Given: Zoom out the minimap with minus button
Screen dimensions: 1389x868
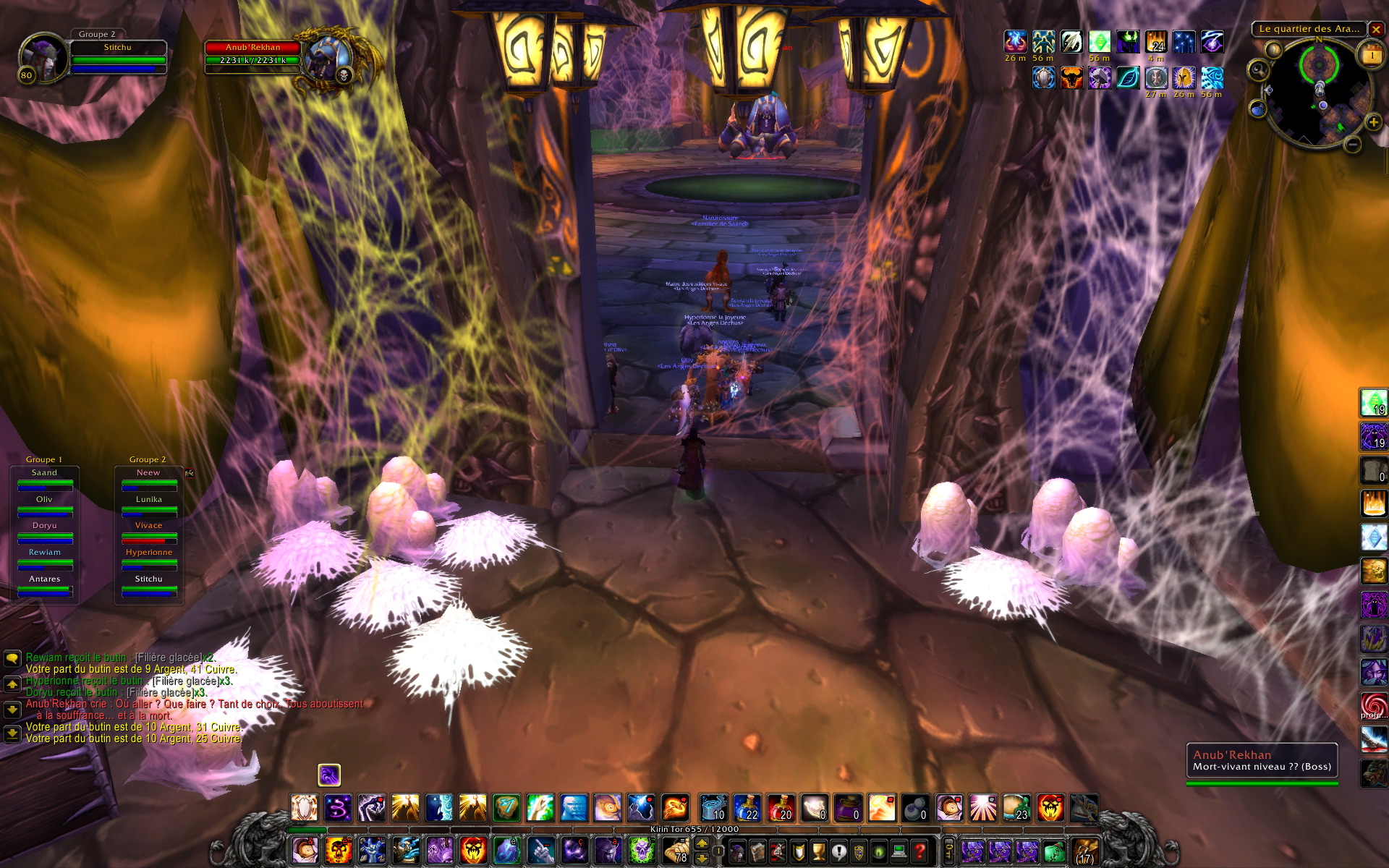Looking at the screenshot, I should tap(1352, 145).
